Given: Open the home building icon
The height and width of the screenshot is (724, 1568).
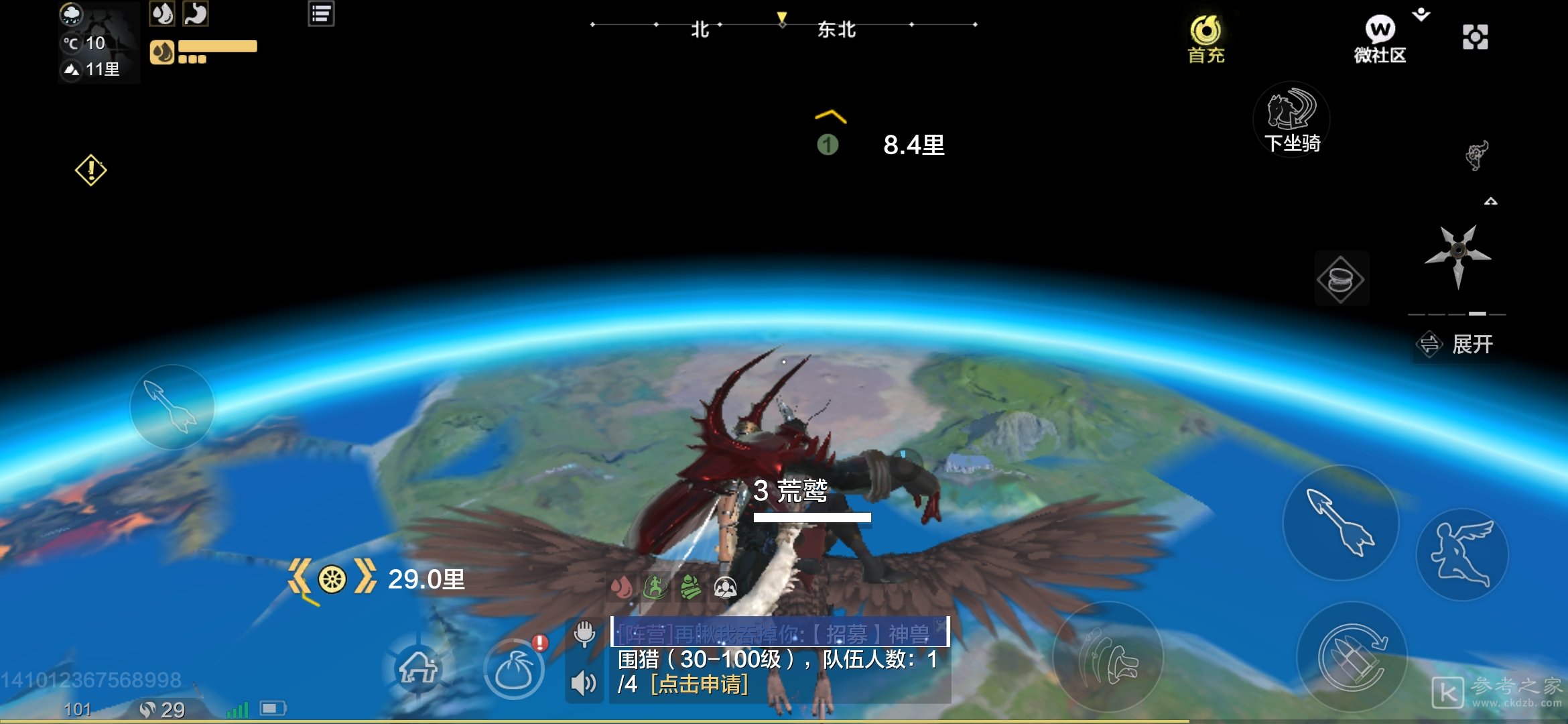Looking at the screenshot, I should click(x=419, y=668).
